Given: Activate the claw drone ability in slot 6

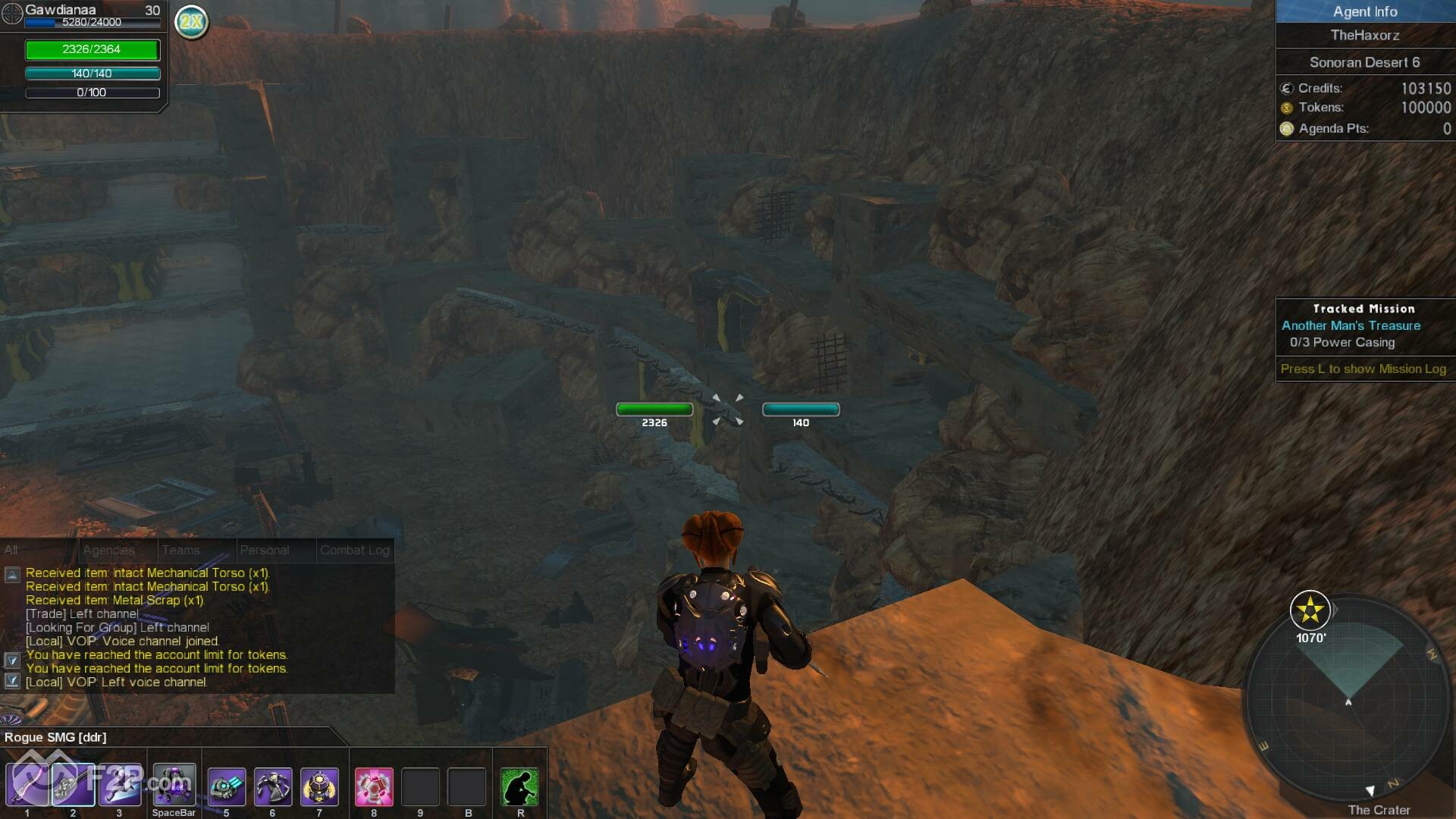Looking at the screenshot, I should 273,786.
